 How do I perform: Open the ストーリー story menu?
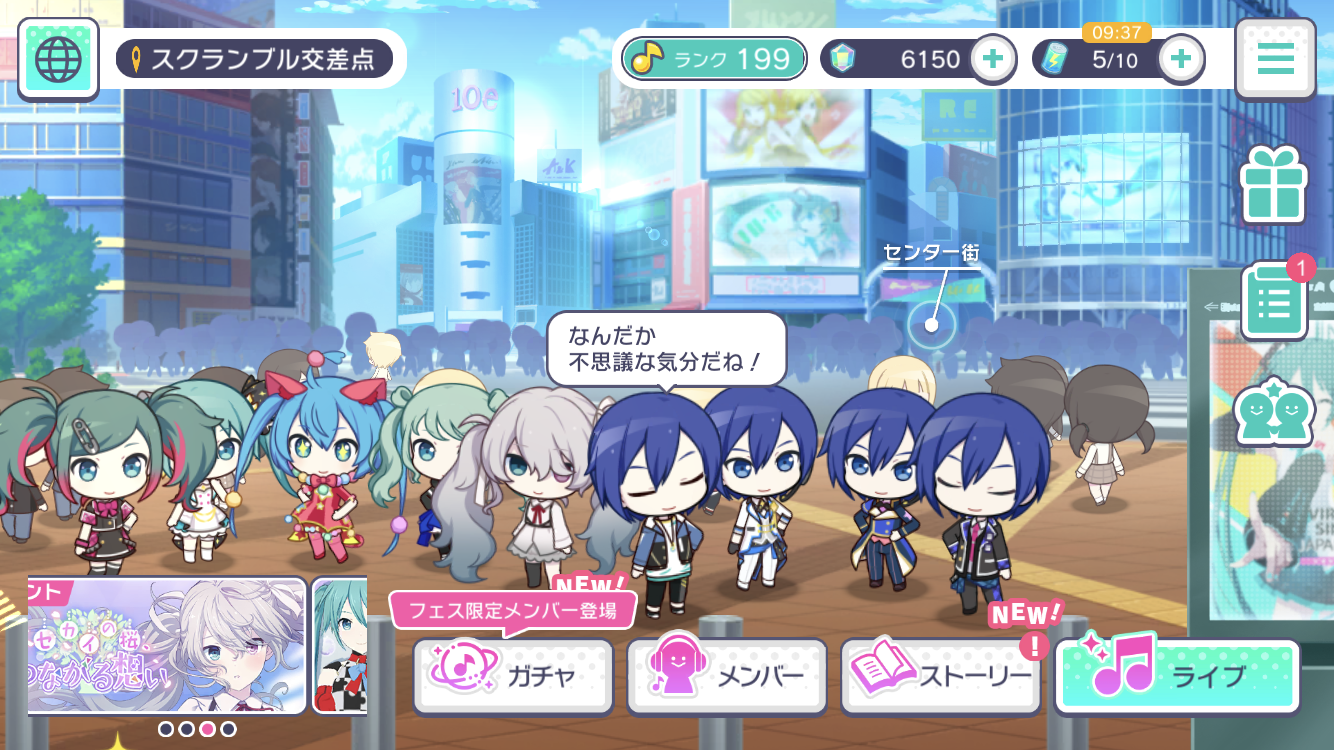941,676
